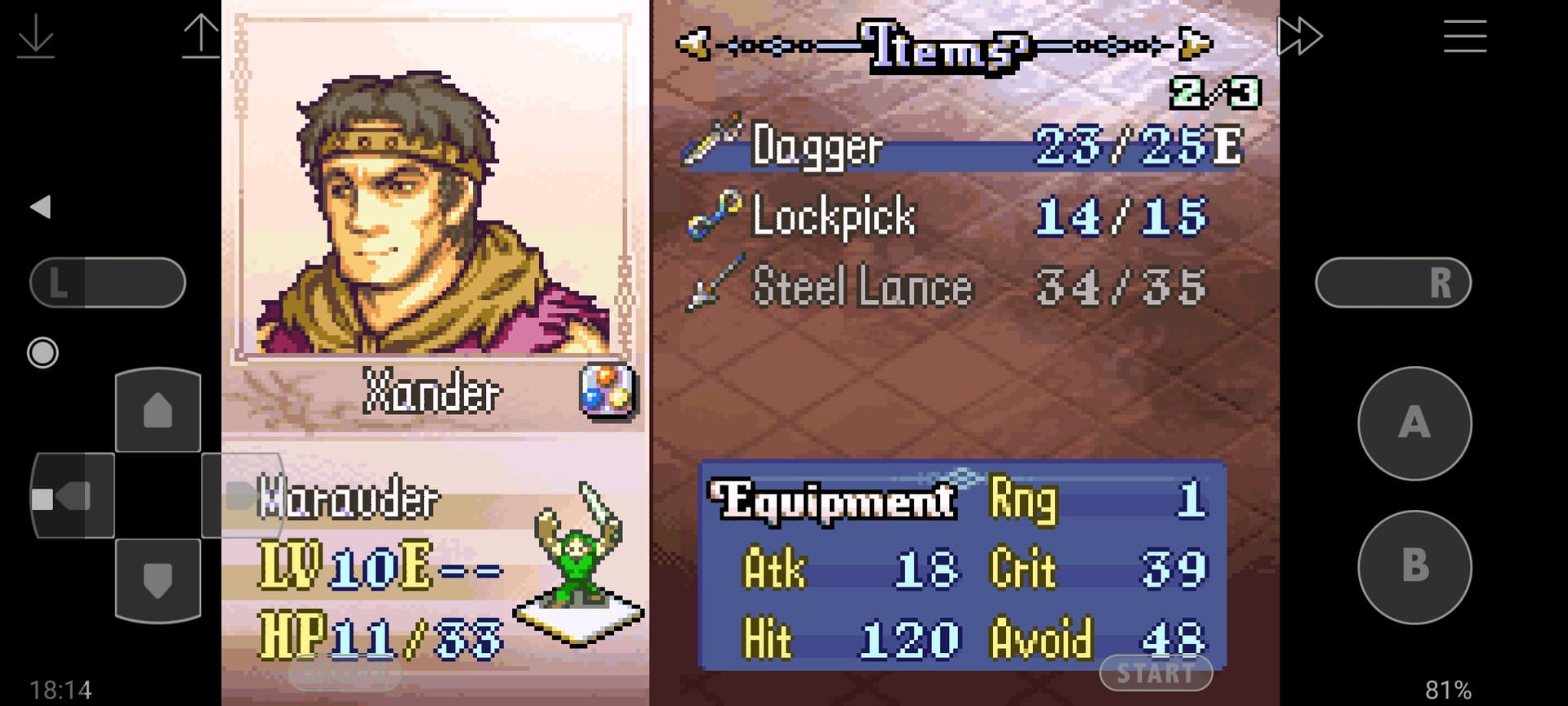This screenshot has height=706, width=1568.
Task: Click Xander's affinity orb icon
Action: 608,391
